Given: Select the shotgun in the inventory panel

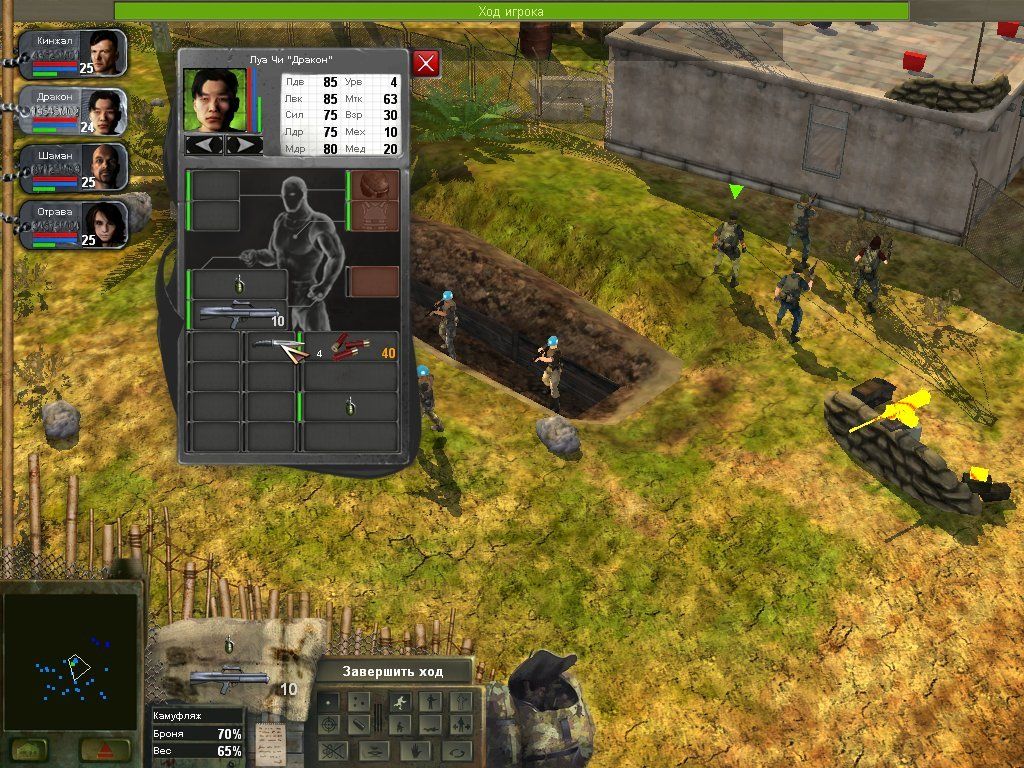Looking at the screenshot, I should coord(237,315).
